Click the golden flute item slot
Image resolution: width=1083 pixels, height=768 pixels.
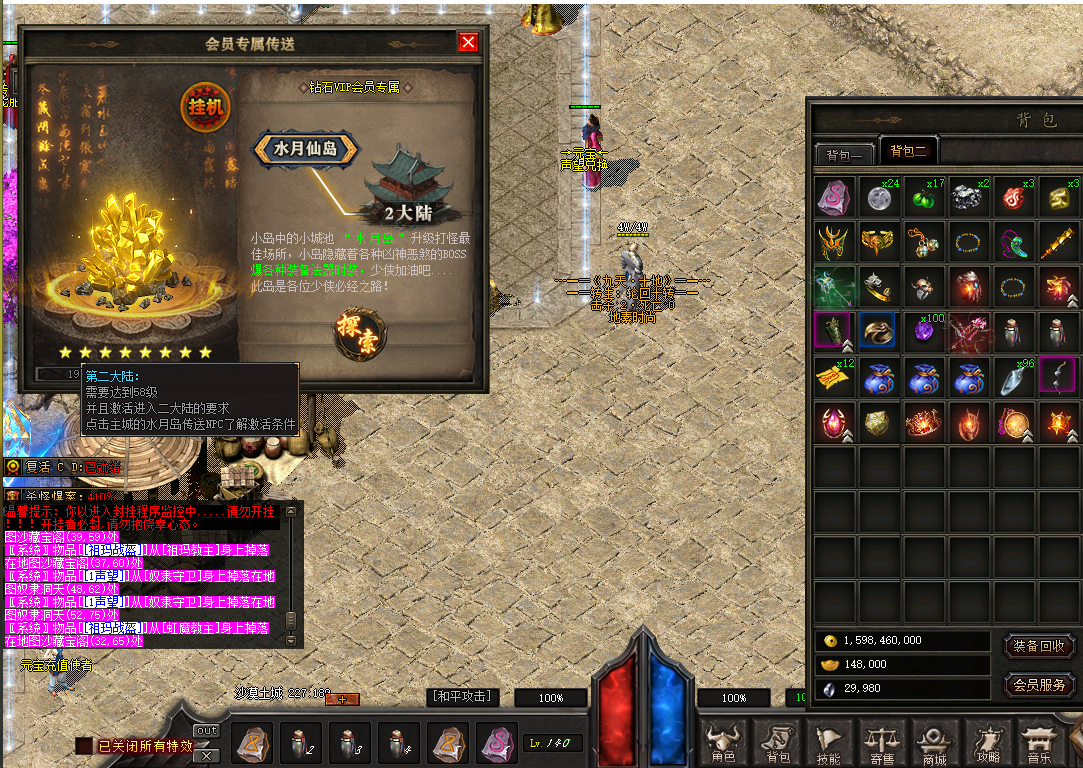pyautogui.click(x=1059, y=243)
